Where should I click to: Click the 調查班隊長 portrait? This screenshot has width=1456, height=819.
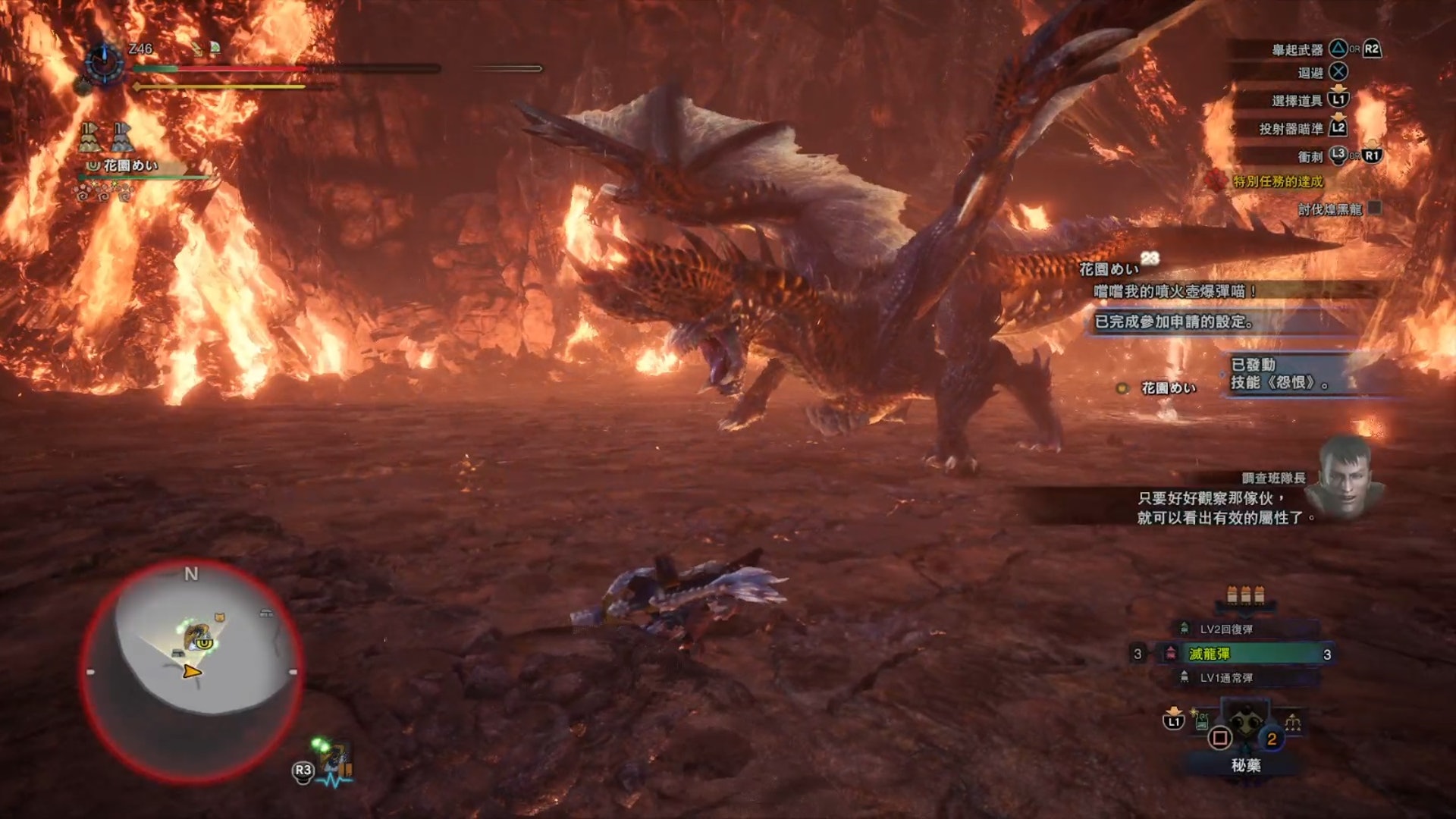[1348, 477]
